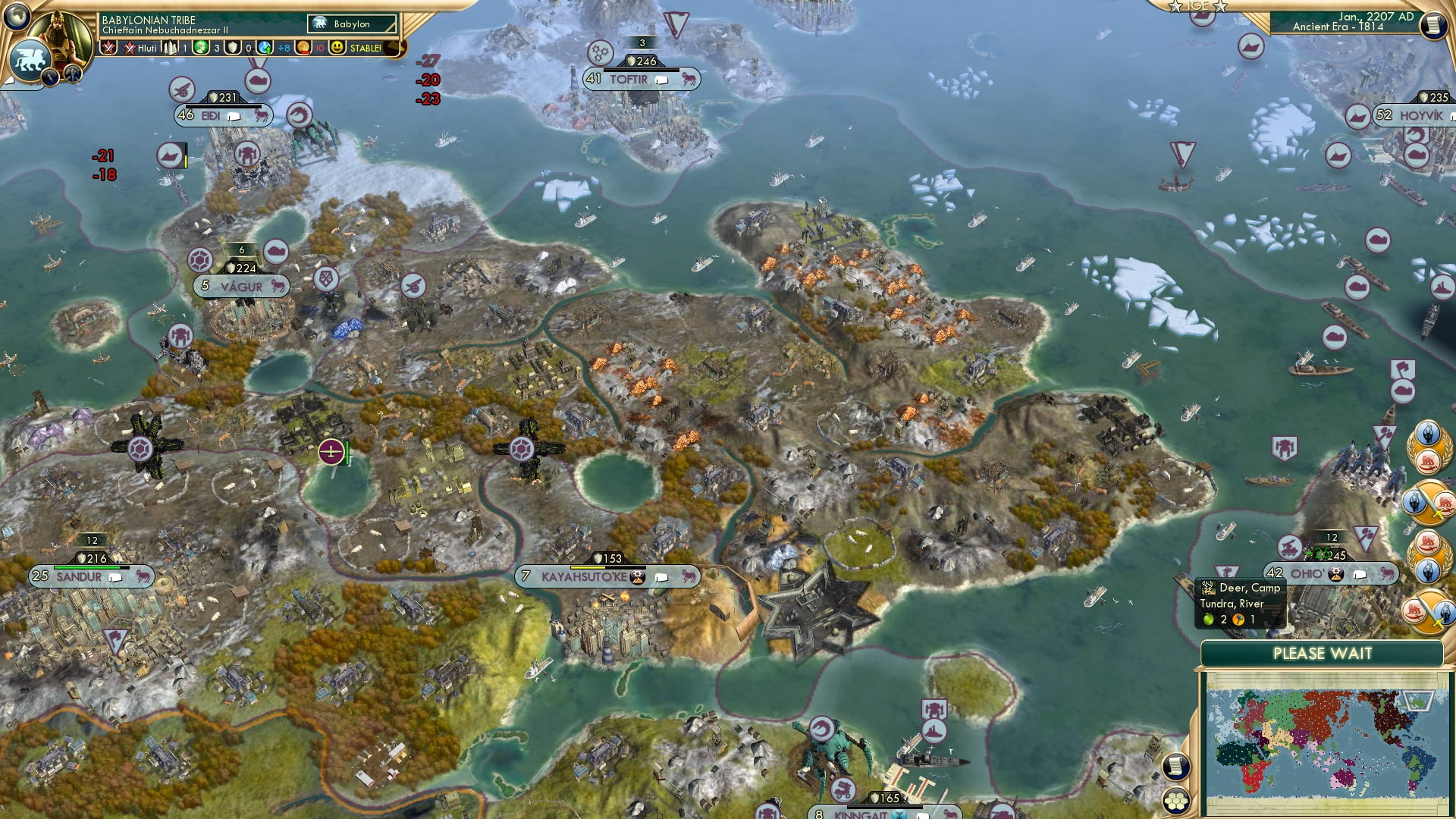
Task: Click the lightning icon below the leader portrait
Action: (49, 78)
